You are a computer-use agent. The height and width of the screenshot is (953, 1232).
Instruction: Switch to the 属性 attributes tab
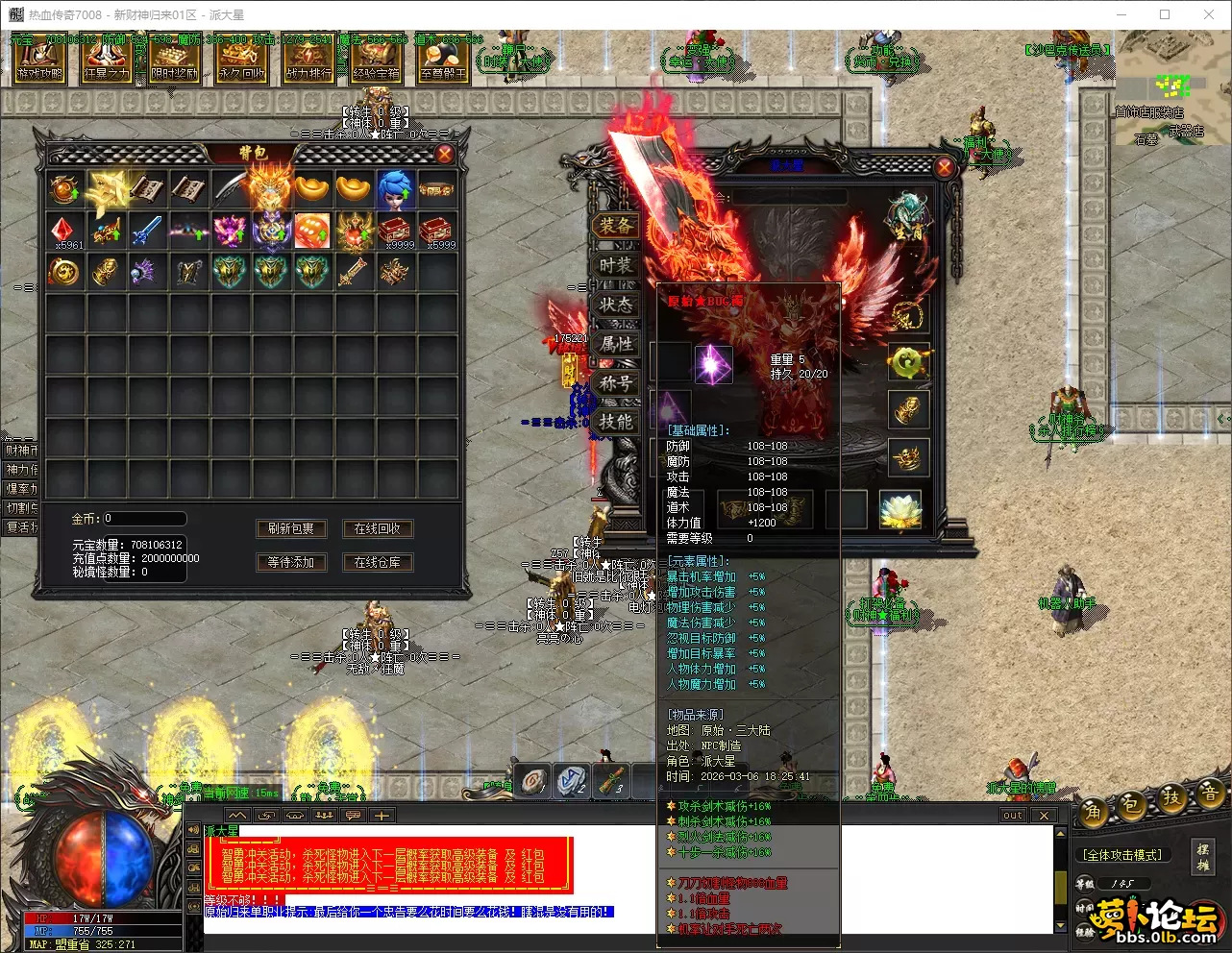pos(616,343)
